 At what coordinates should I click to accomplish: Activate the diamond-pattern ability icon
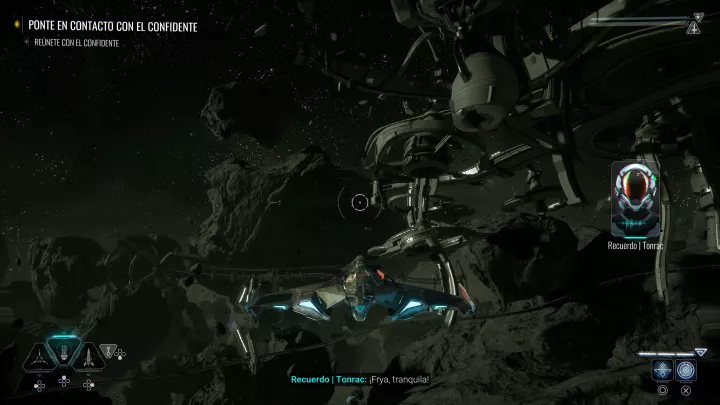coord(662,369)
